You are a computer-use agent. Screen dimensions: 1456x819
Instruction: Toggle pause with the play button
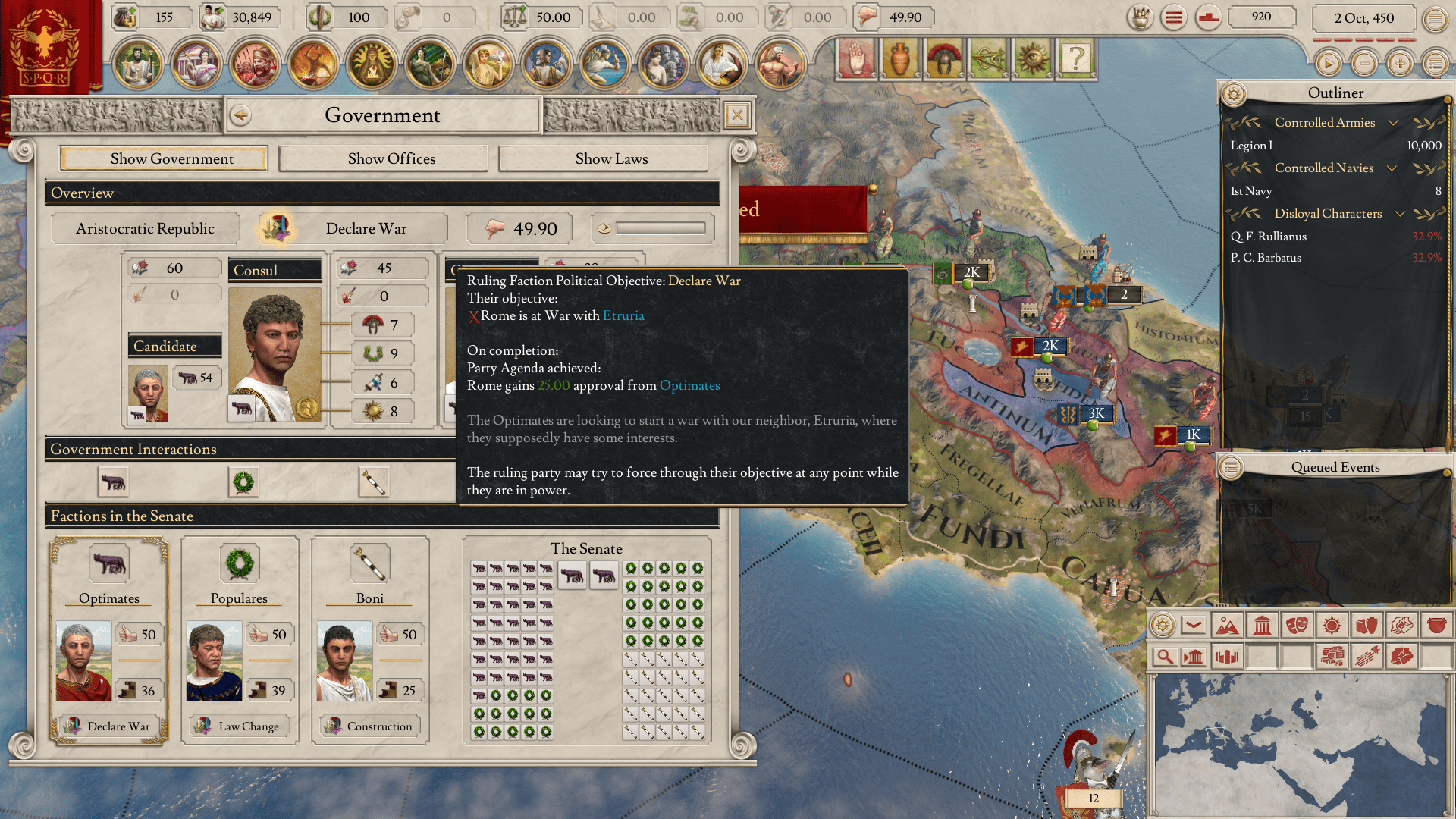(1328, 64)
